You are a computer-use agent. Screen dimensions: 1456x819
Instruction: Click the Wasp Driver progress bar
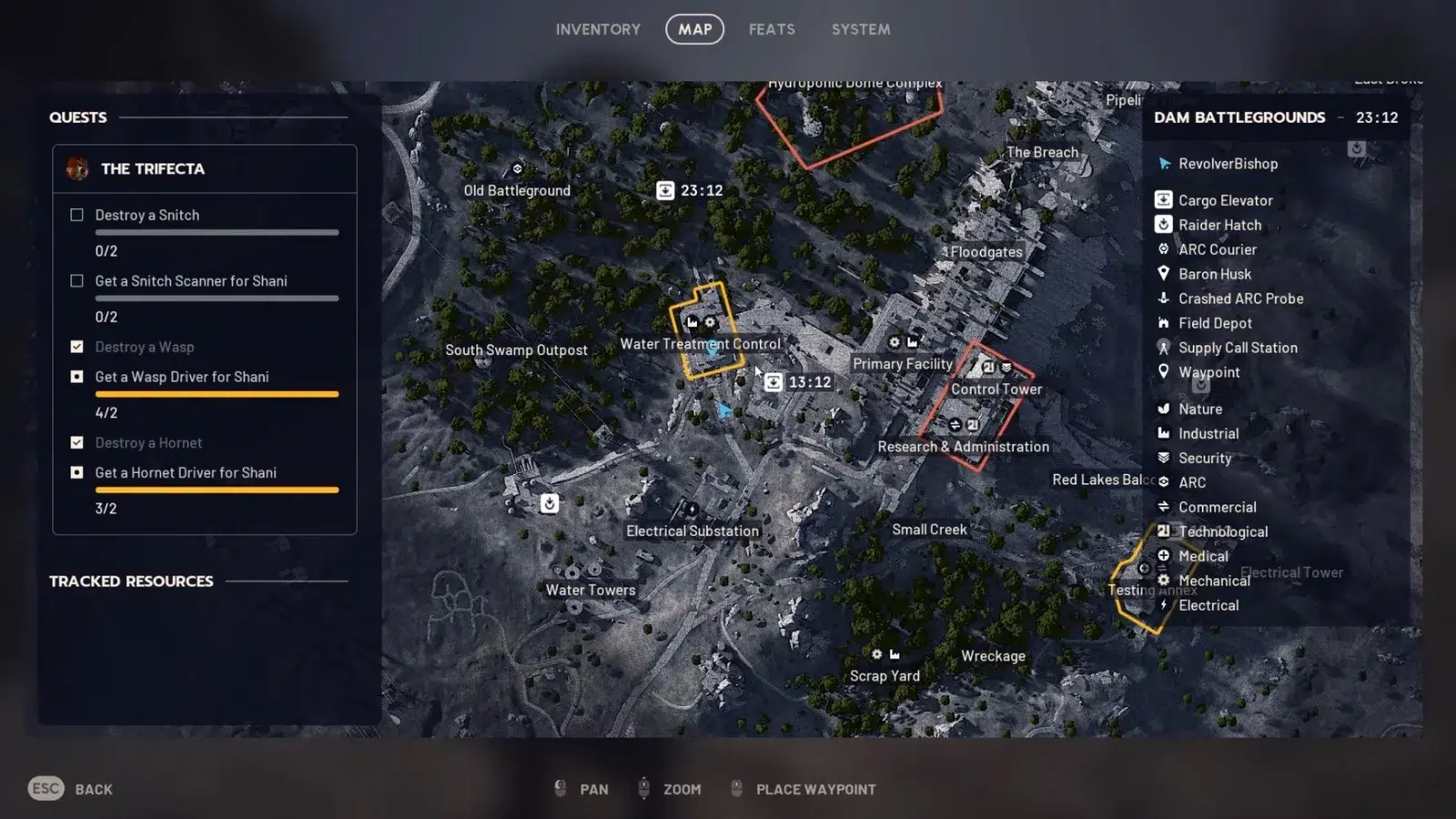pyautogui.click(x=217, y=393)
